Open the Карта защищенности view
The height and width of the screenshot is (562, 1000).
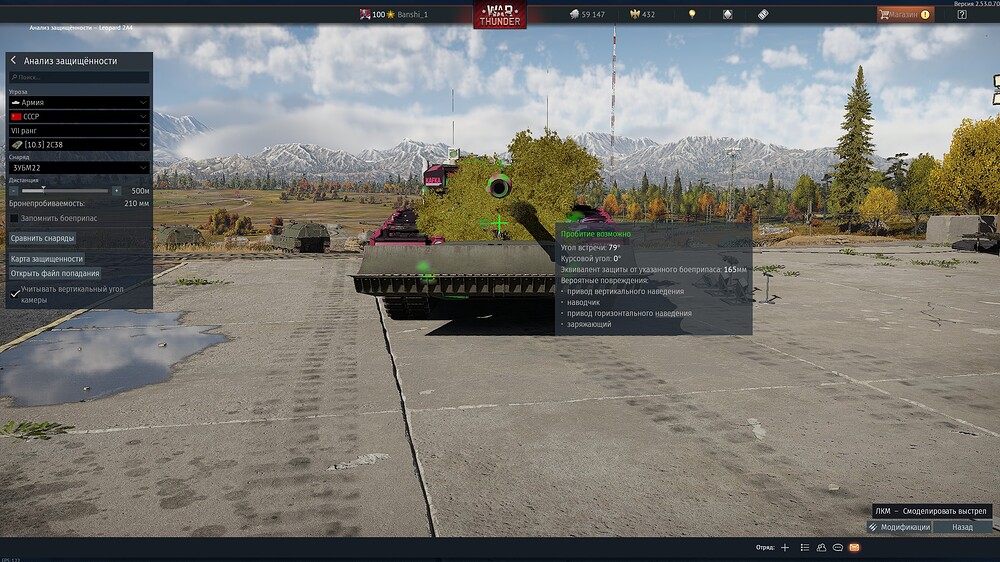coord(47,259)
